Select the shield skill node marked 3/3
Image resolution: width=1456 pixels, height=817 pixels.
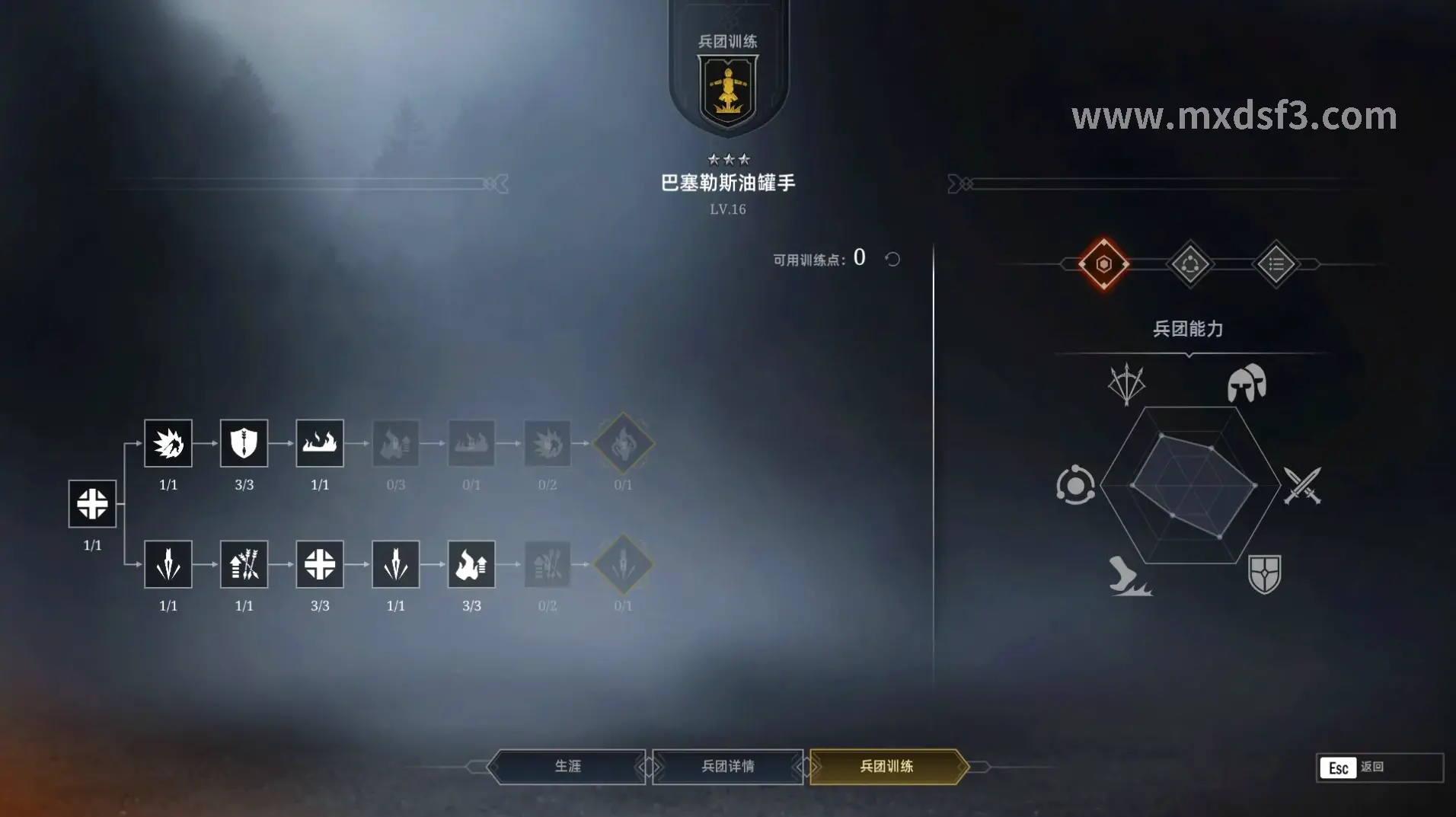244,443
